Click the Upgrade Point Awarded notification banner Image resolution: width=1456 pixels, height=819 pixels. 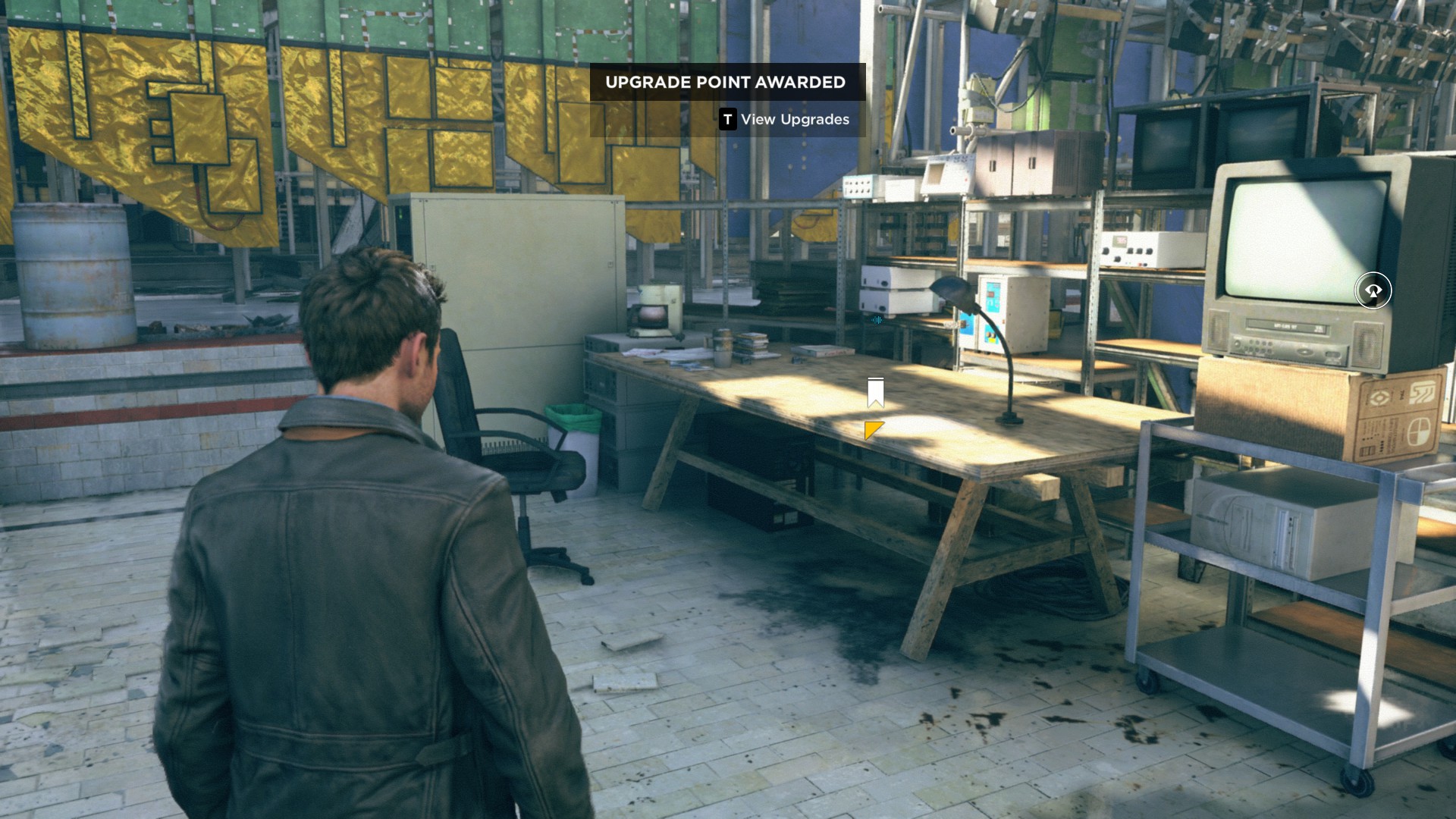click(726, 82)
